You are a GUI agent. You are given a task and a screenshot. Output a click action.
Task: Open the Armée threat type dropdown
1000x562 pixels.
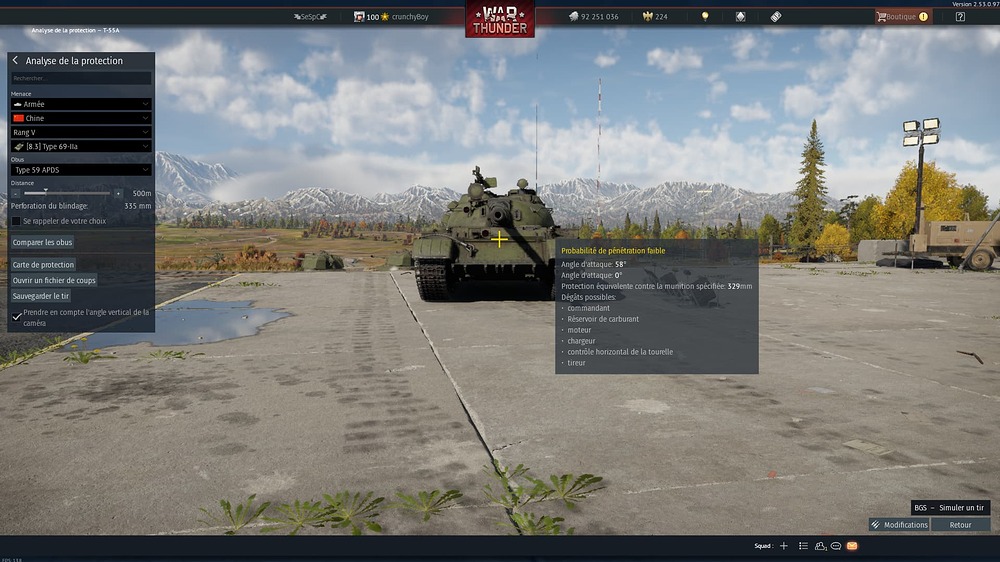[81, 104]
